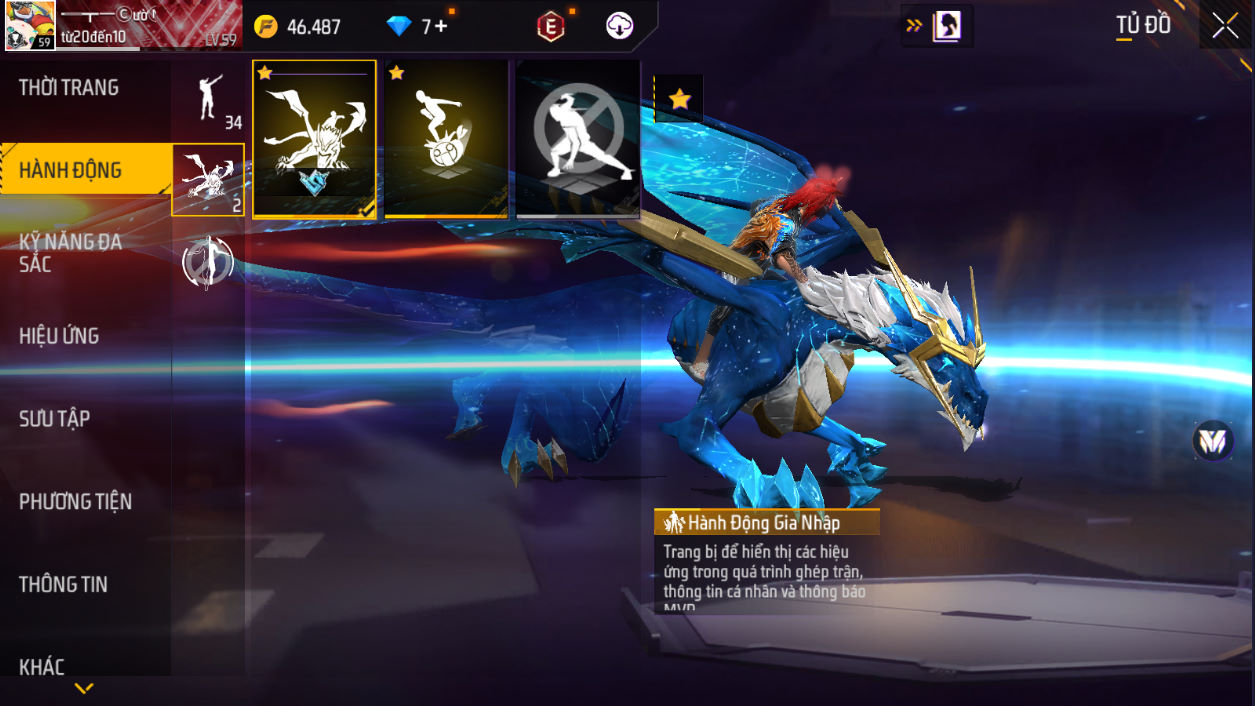Viewport: 1255px width, 706px height.
Task: Go to the Sưu Tập category
Action: 55,419
